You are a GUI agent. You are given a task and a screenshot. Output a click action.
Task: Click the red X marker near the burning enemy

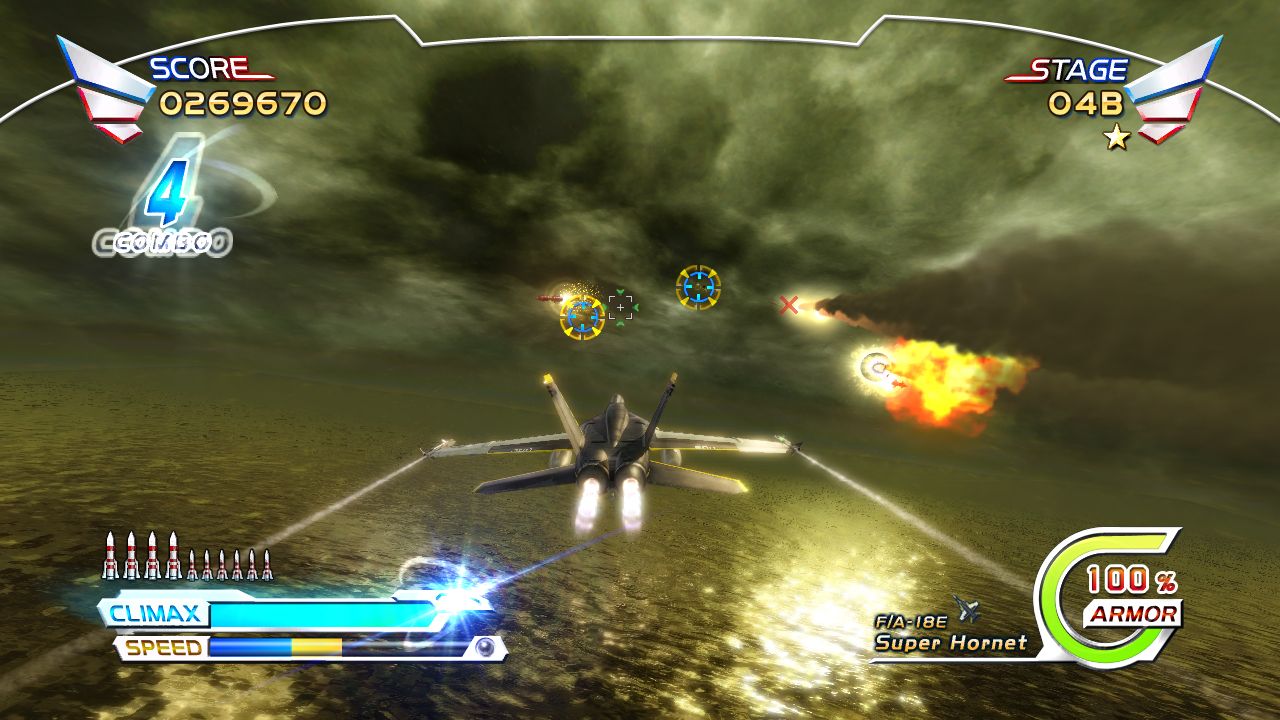[789, 302]
